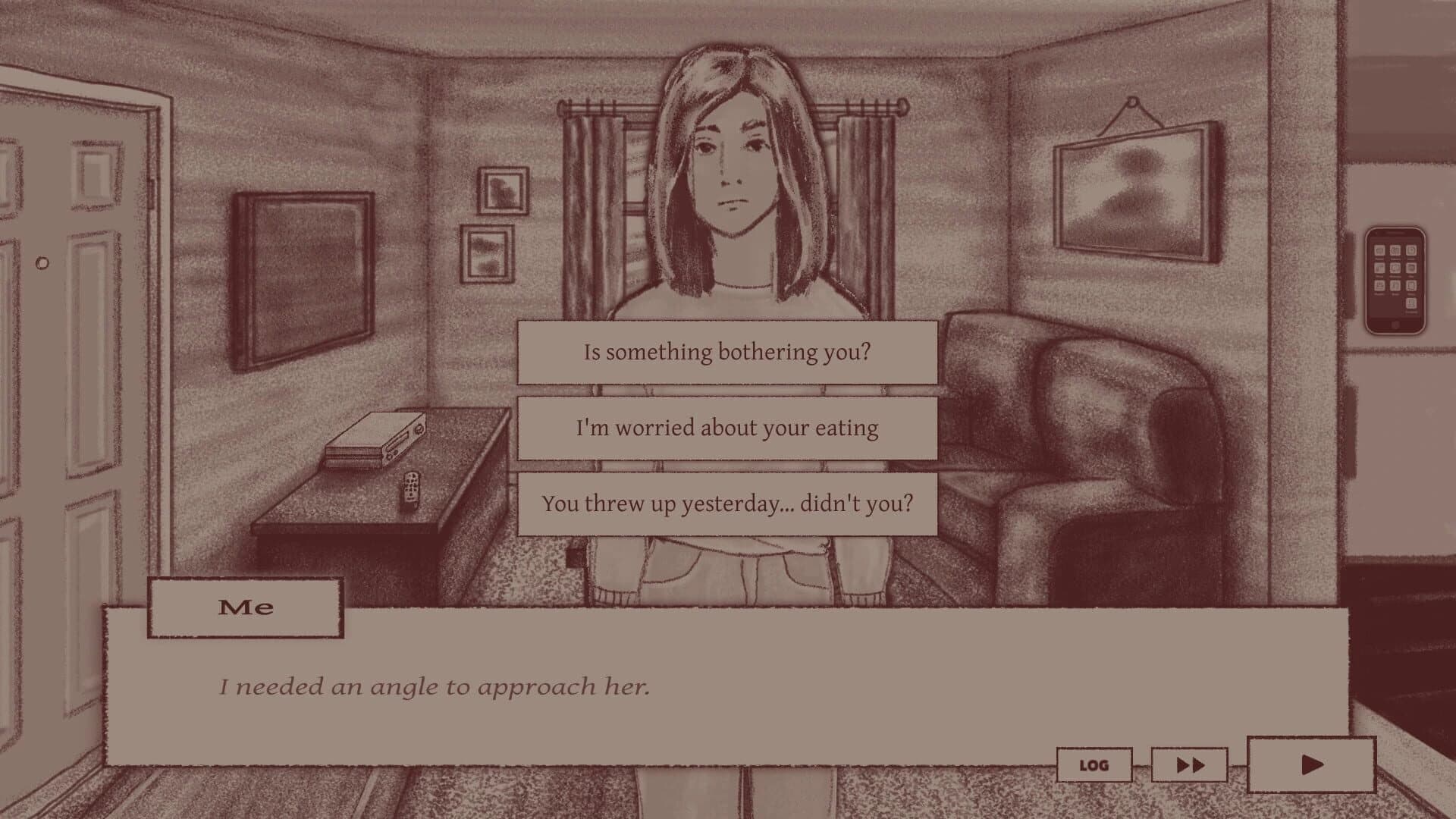1456x819 pixels.
Task: Tap the lone app icon at the phone's bottom
Action: coord(1411,303)
